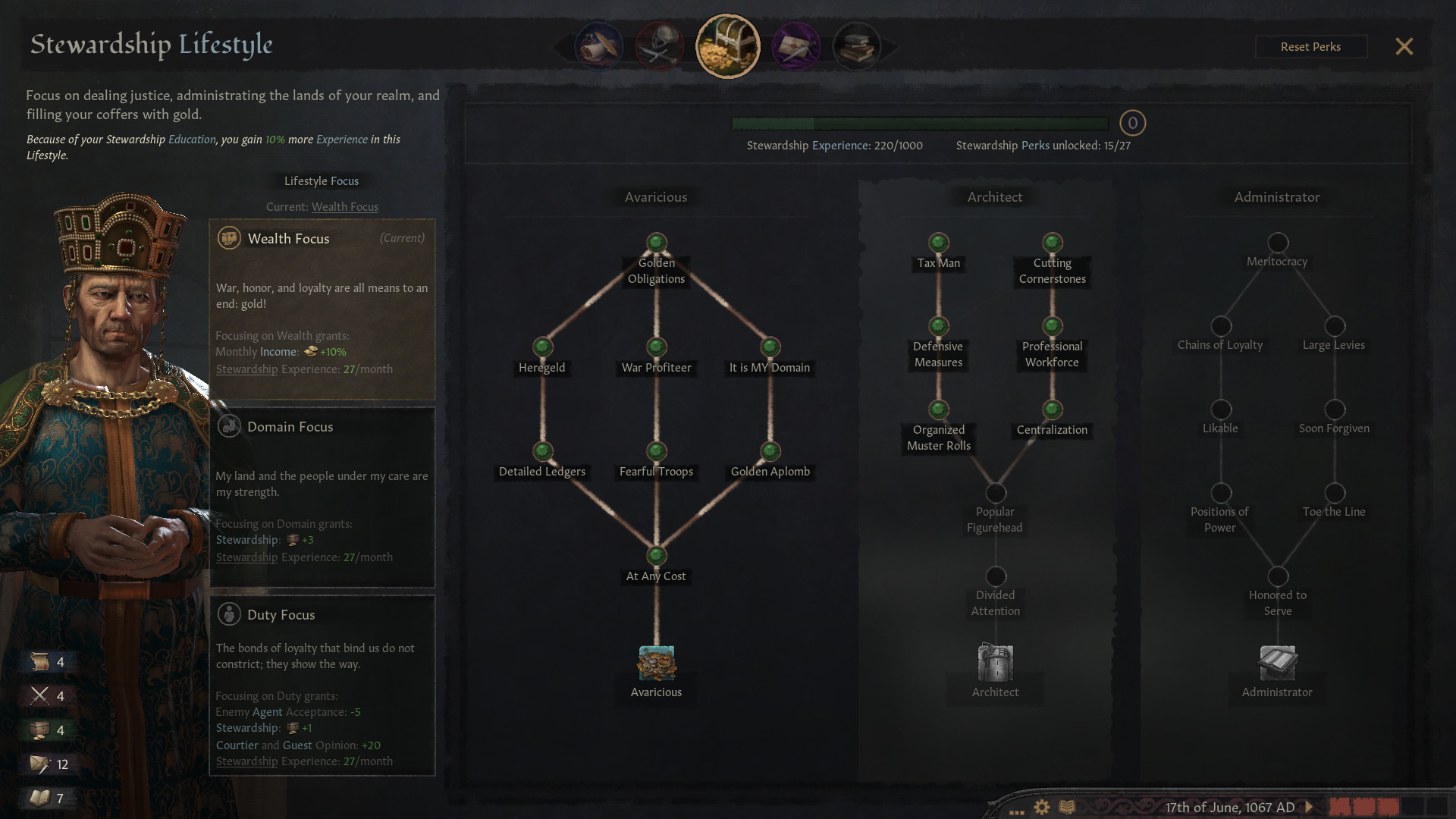Unlock the Tax Man perk node
Screen dimensions: 1456x819
click(938, 243)
